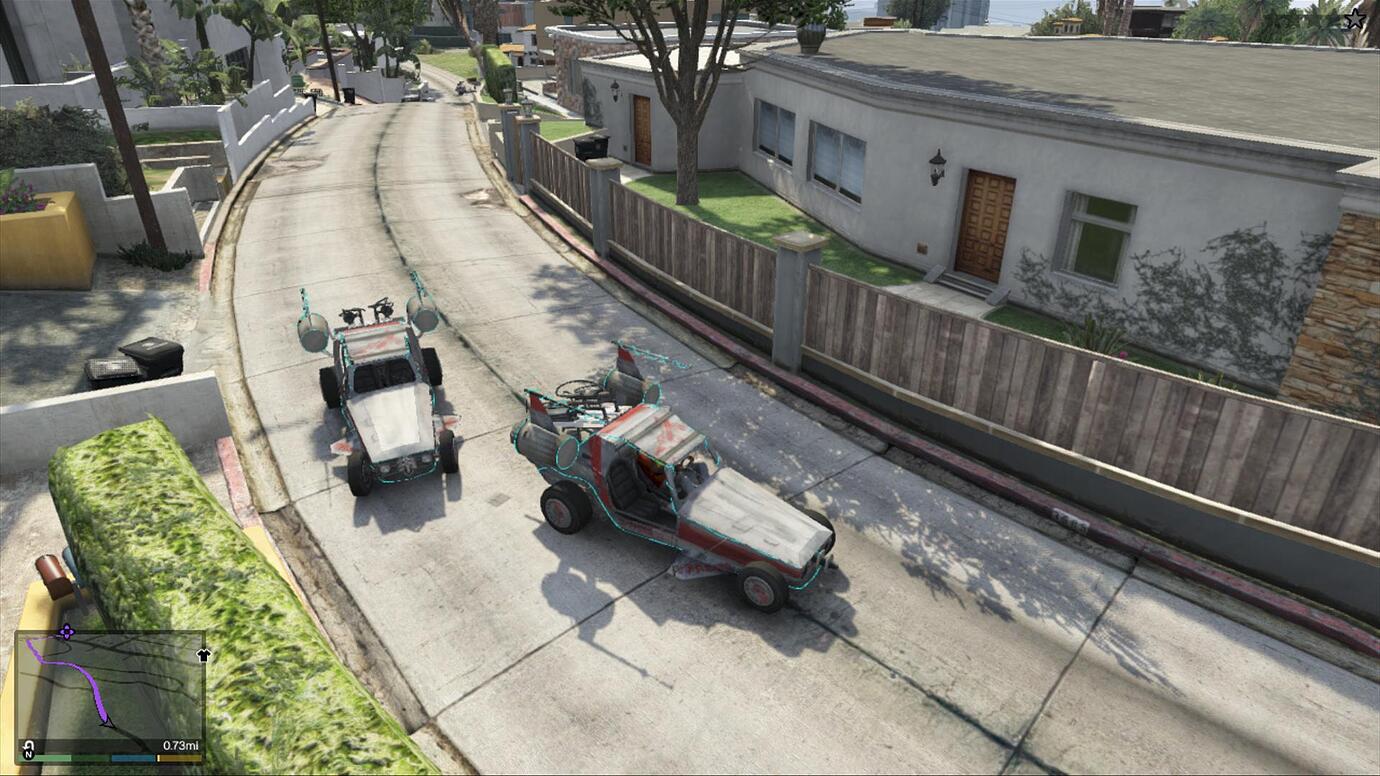Click the 0.73mi distance label
This screenshot has height=776, width=1380.
(181, 745)
